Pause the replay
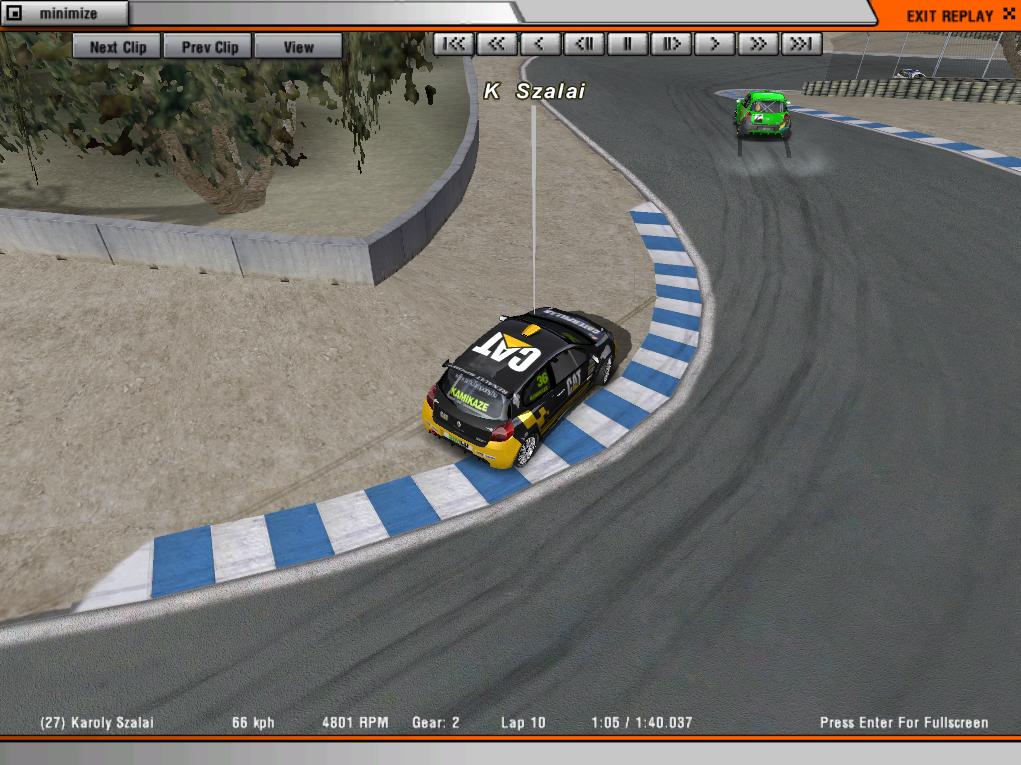Image resolution: width=1021 pixels, height=765 pixels. click(x=628, y=44)
